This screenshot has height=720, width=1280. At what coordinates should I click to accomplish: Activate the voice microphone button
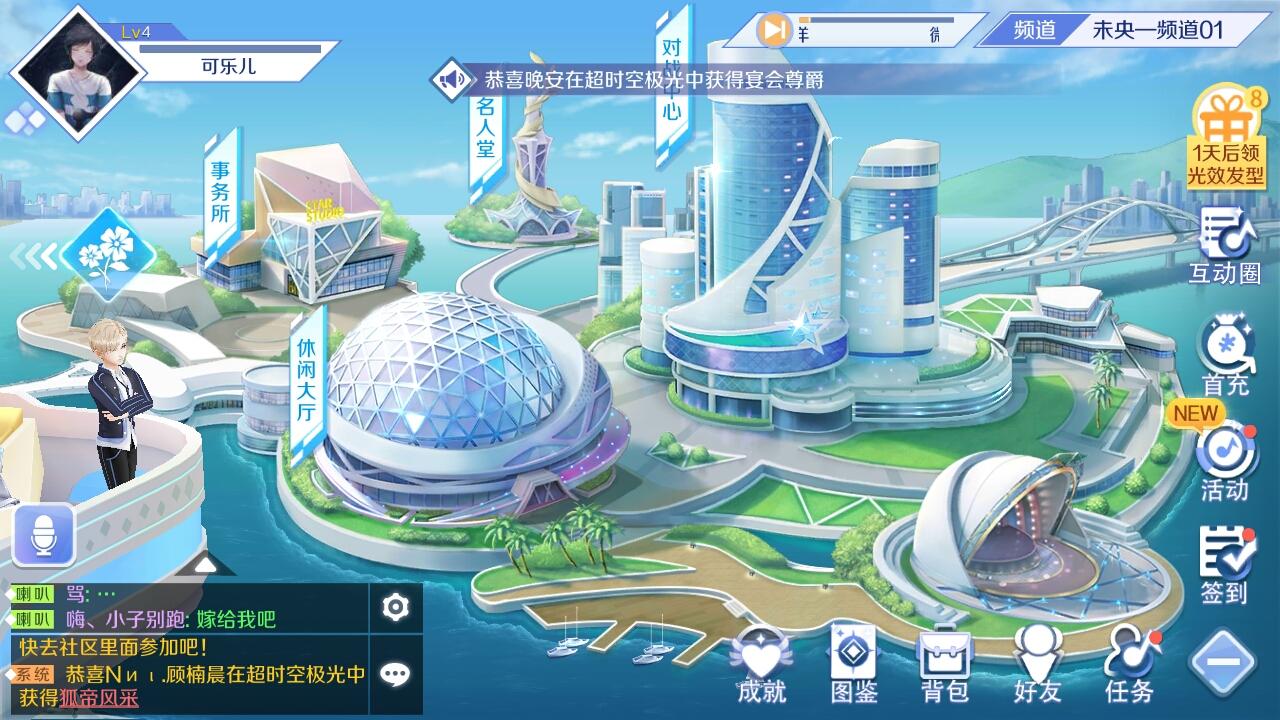(x=44, y=536)
